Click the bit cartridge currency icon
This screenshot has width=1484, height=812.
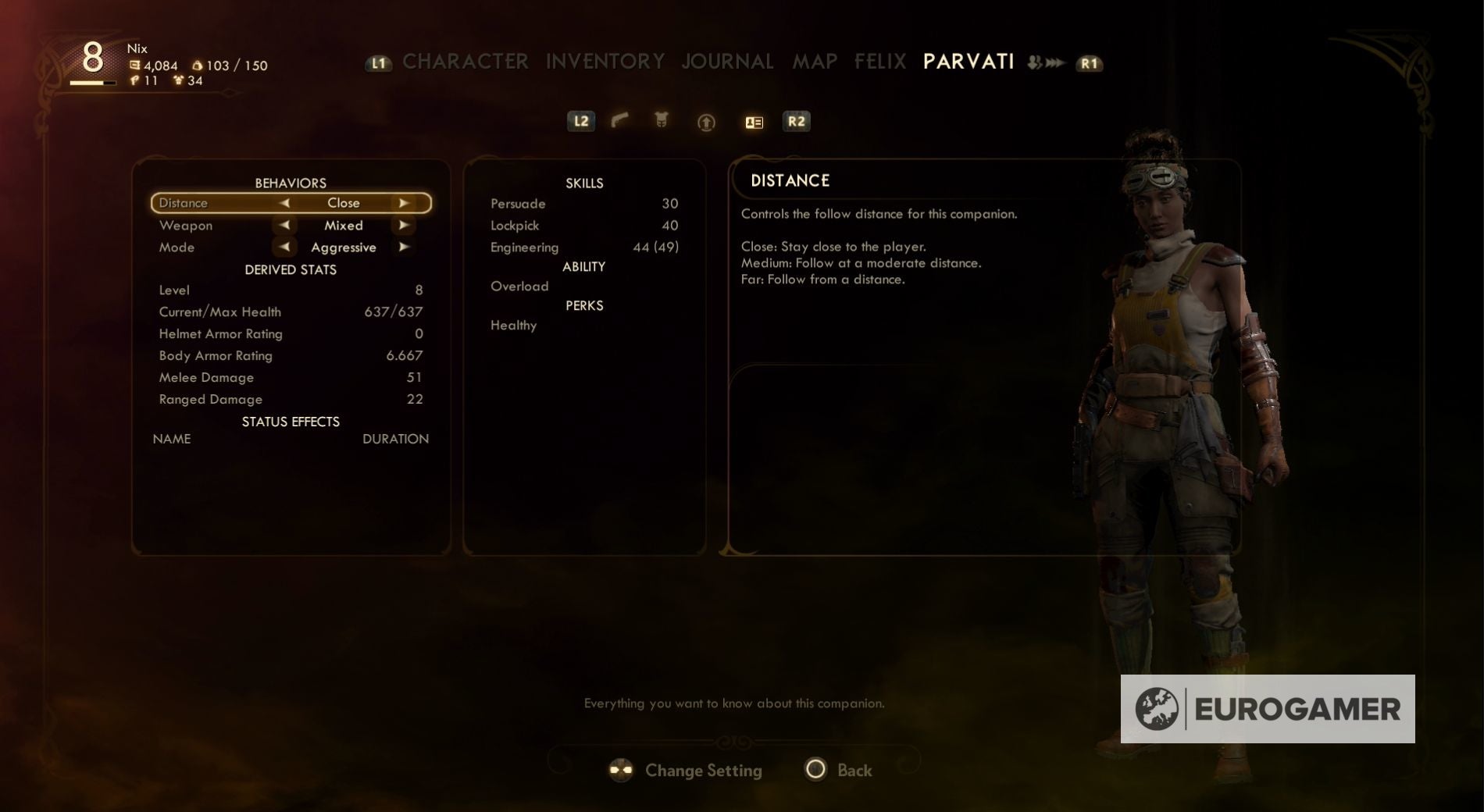[137, 66]
